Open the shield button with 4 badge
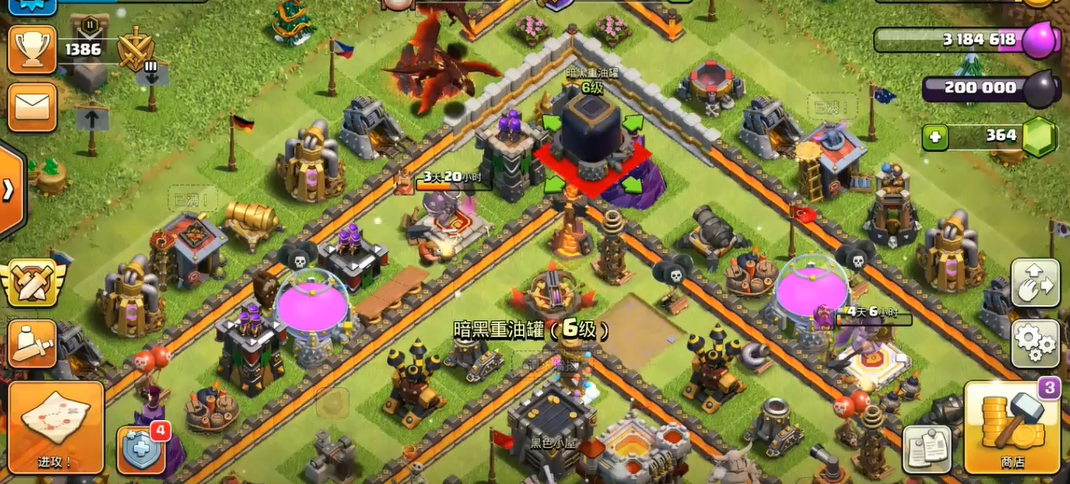Screen dimensions: 1070x484 [x=140, y=450]
